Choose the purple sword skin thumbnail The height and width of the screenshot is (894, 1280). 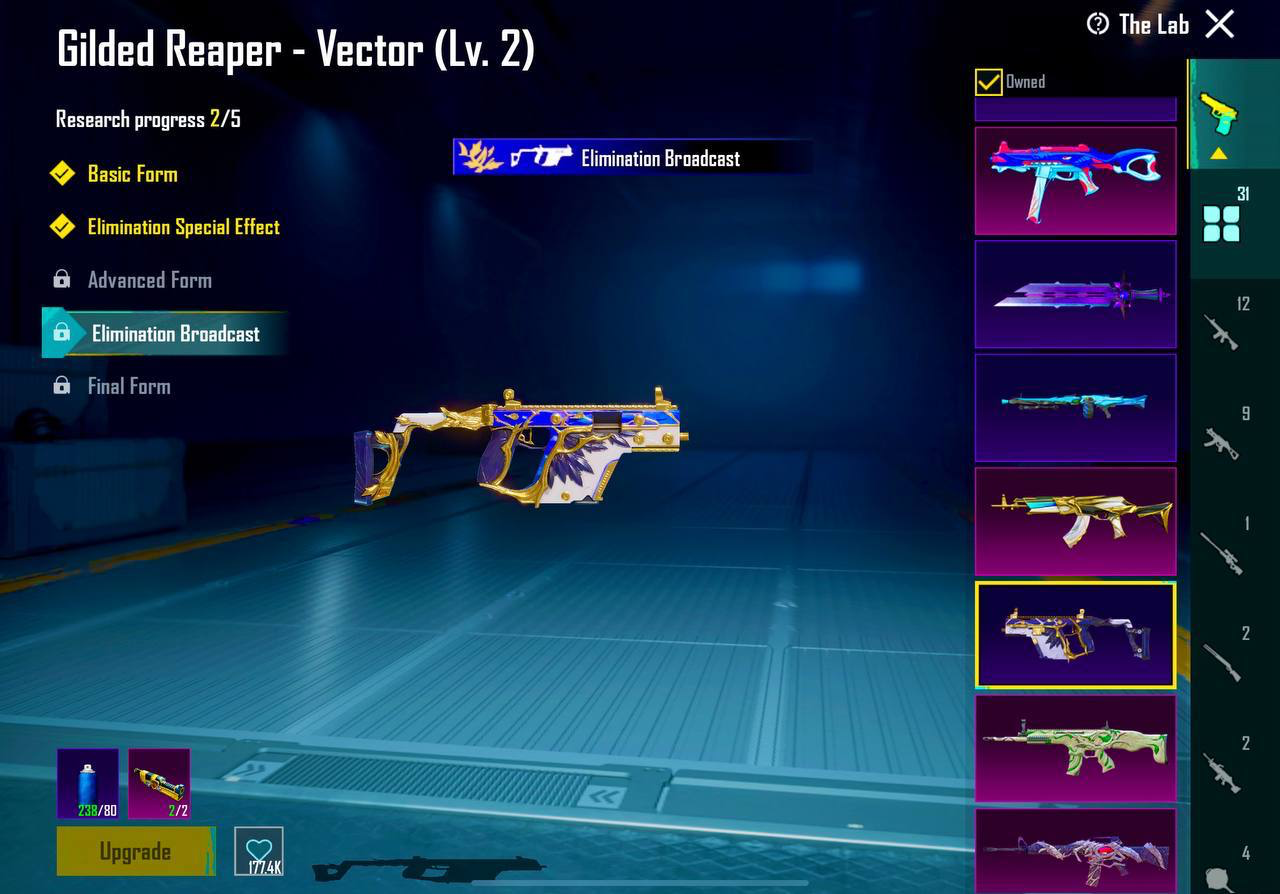[1075, 294]
